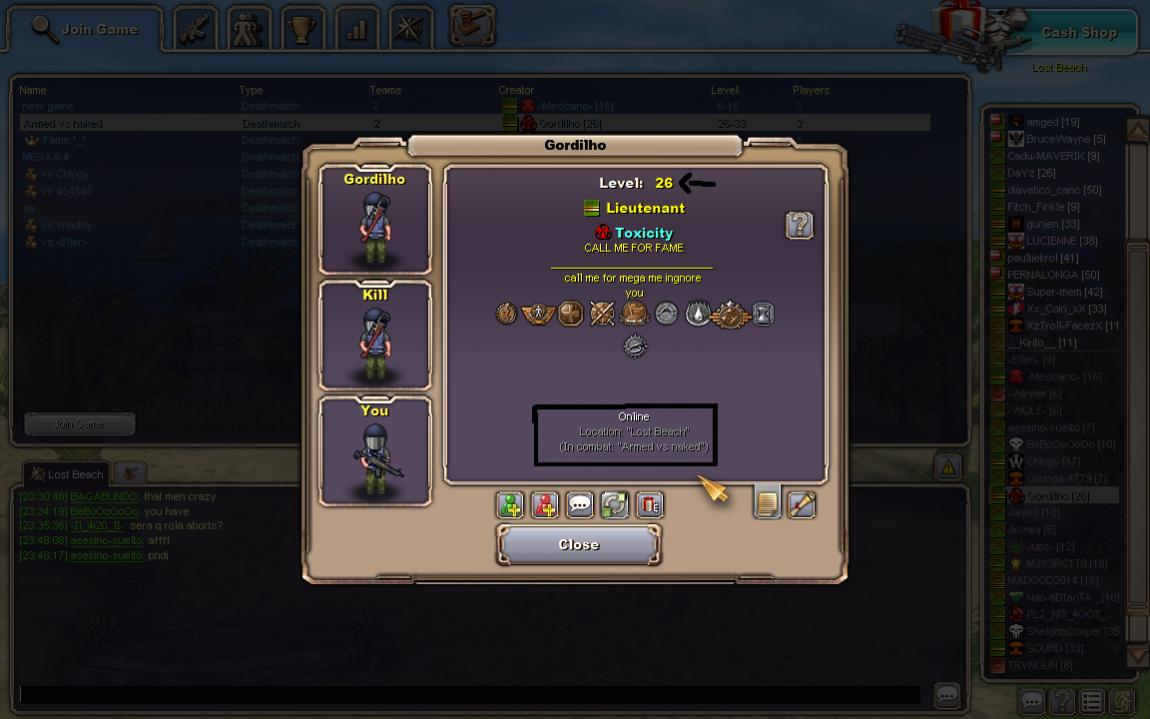This screenshot has width=1150, height=719.
Task: Click the chat message input field
Action: click(x=470, y=694)
